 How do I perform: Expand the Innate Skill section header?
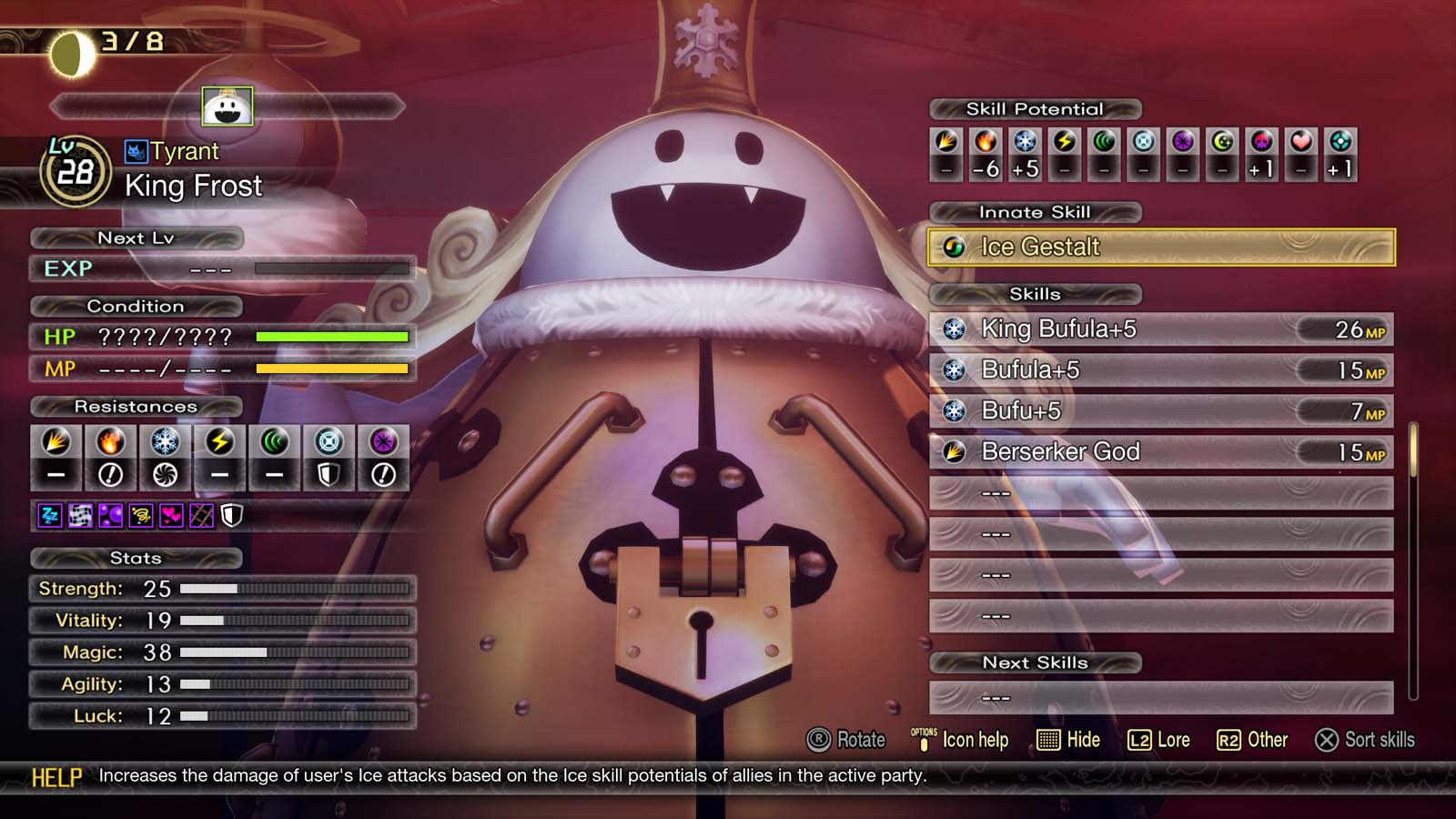1035,212
